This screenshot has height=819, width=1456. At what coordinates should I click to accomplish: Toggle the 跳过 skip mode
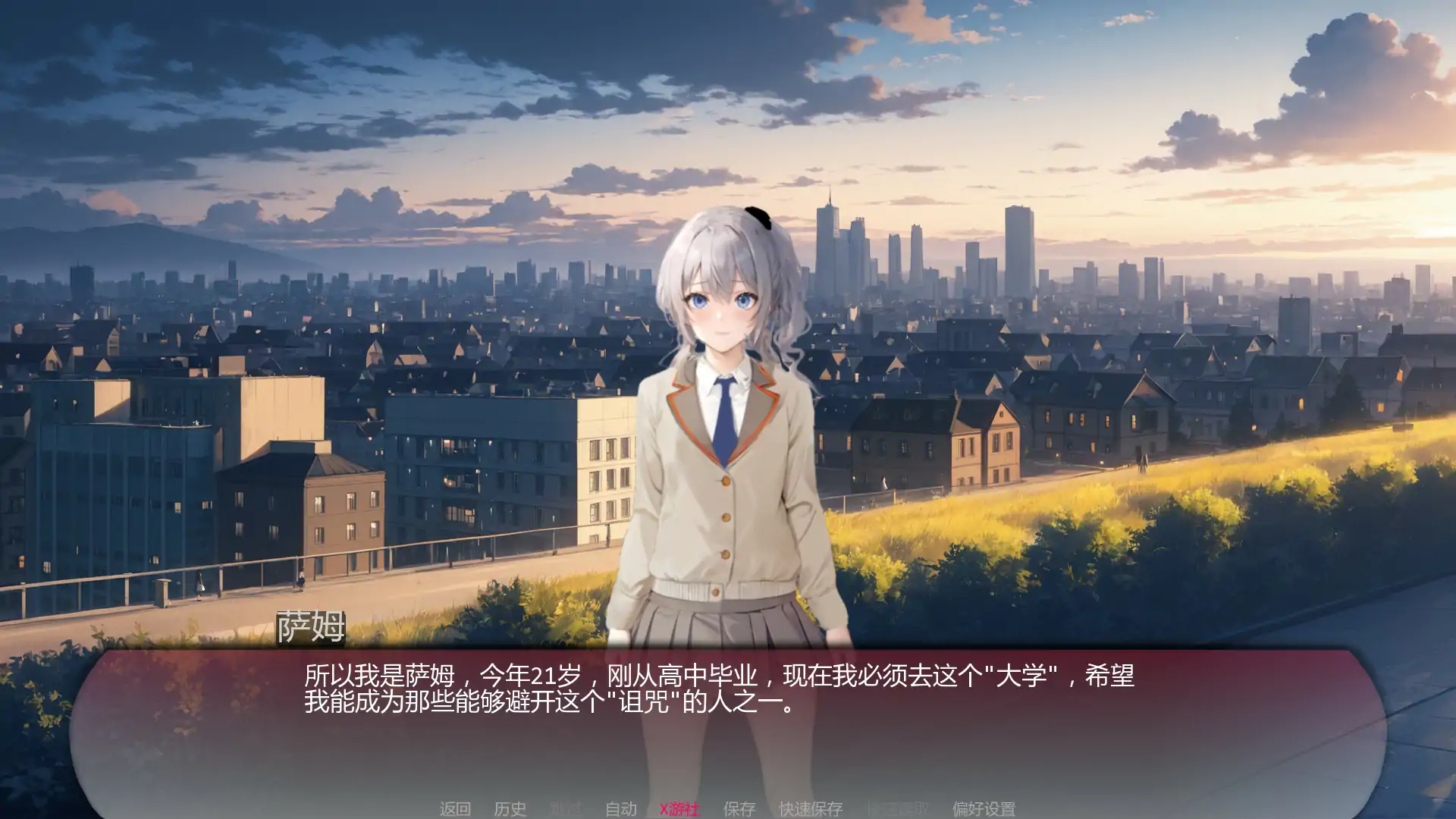567,809
